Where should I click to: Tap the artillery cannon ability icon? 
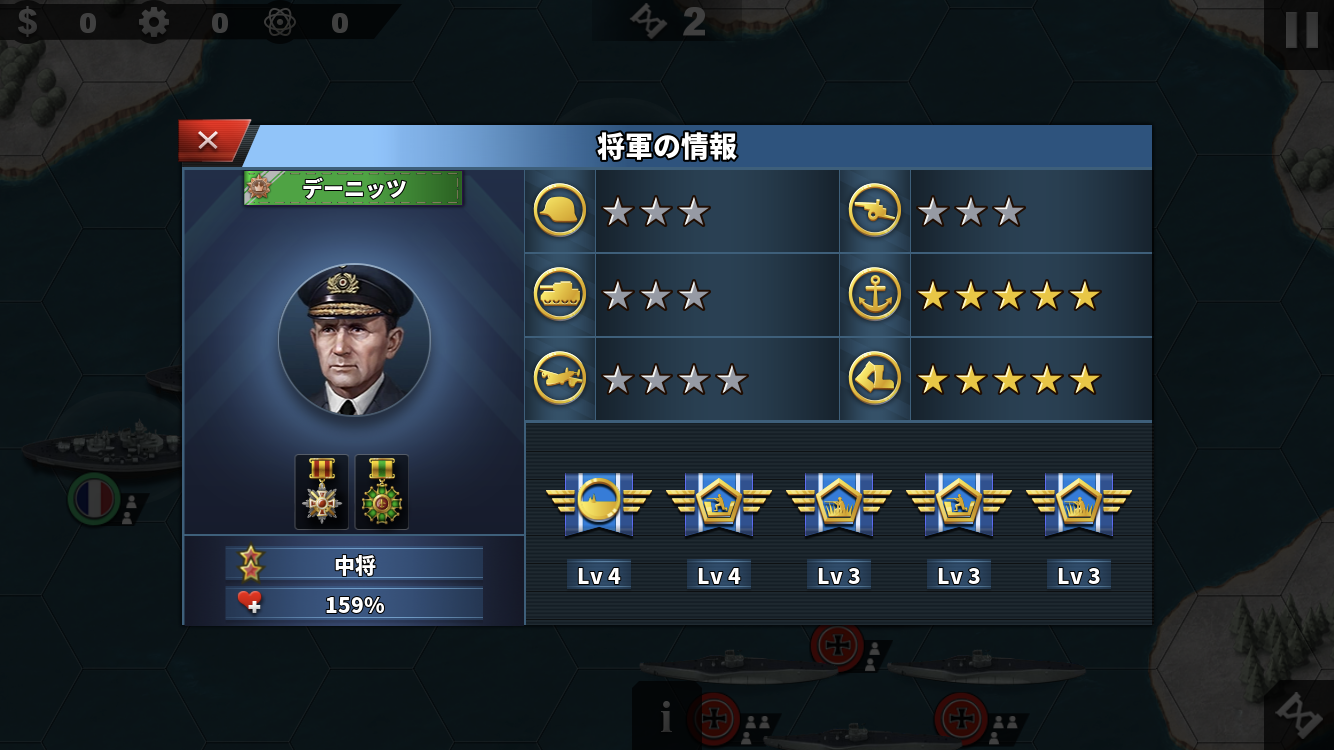[875, 211]
